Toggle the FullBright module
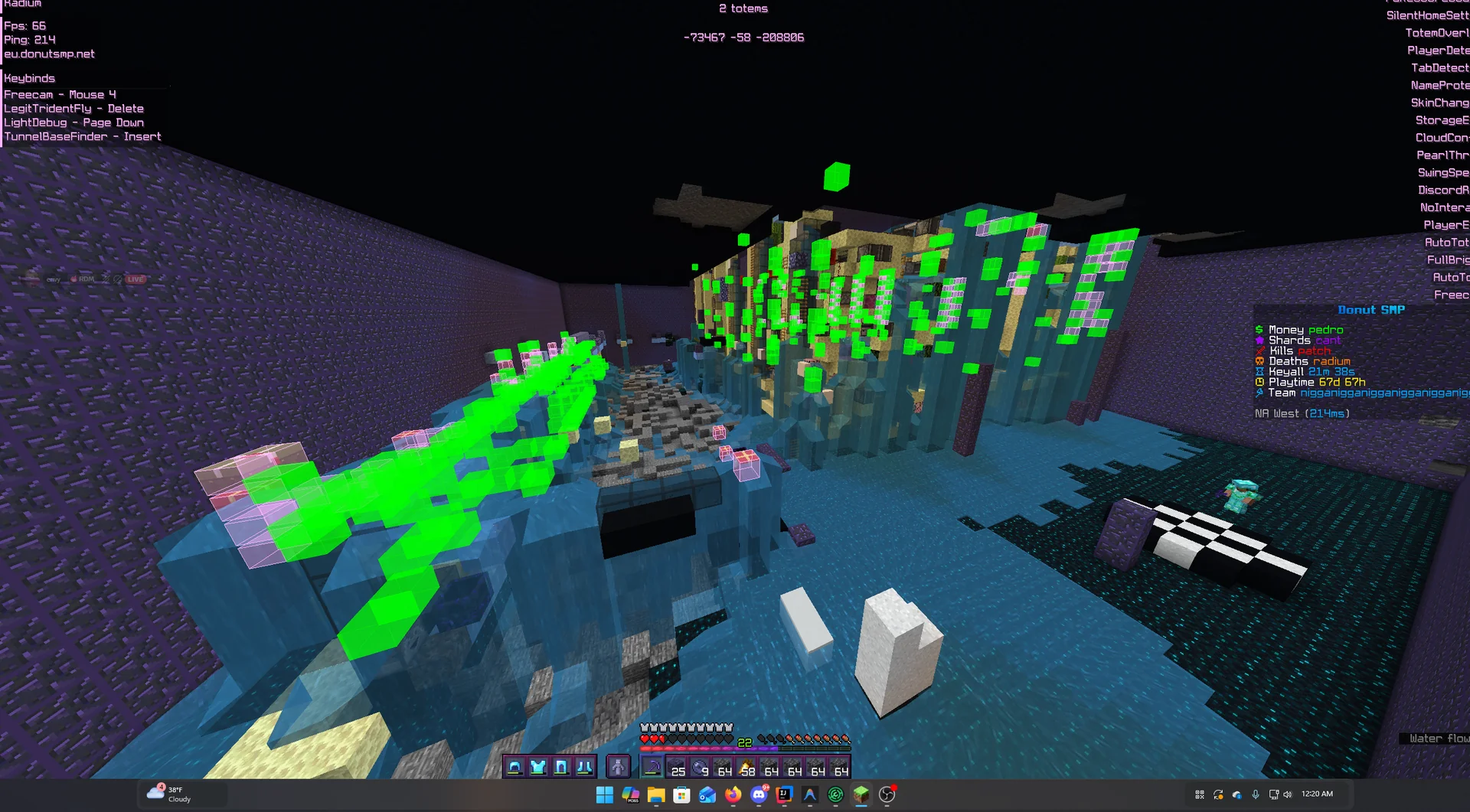This screenshot has width=1470, height=812. coord(1447,259)
